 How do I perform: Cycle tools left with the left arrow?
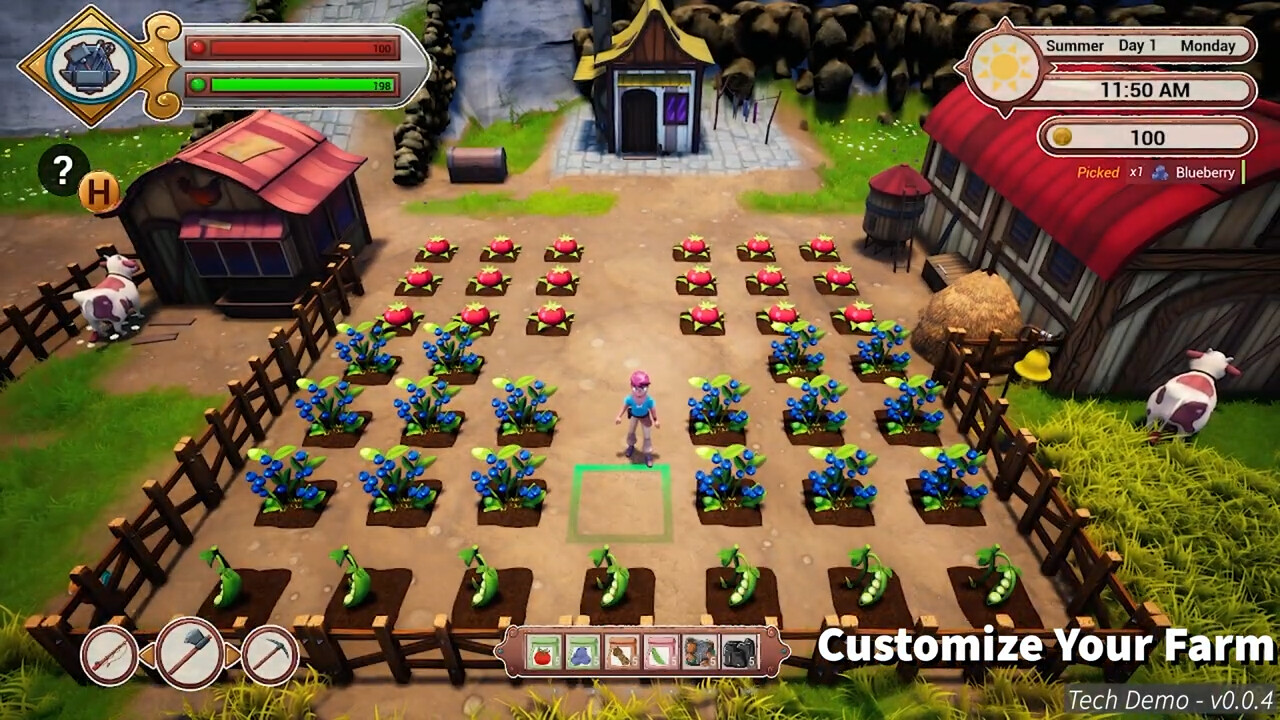click(x=147, y=654)
